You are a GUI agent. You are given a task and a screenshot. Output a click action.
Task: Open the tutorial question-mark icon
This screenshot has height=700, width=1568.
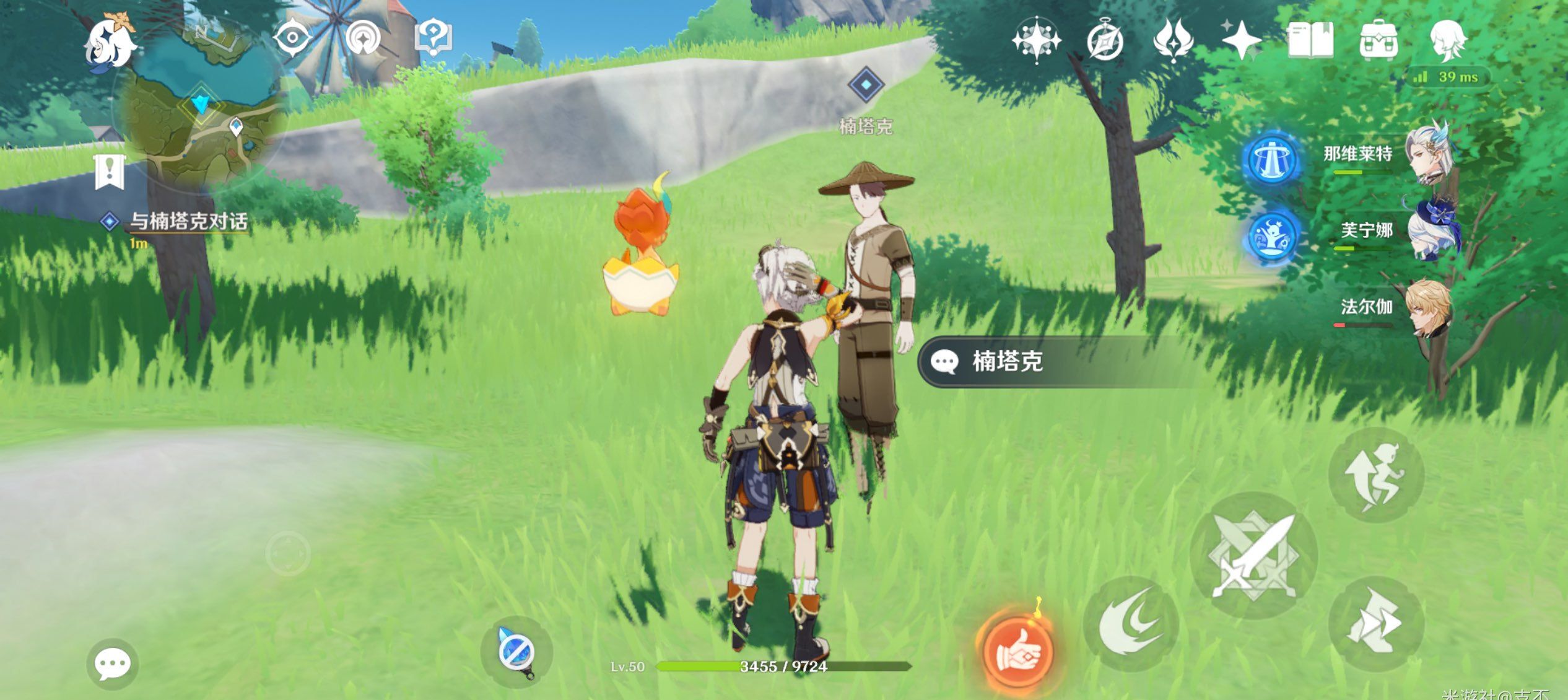[433, 38]
